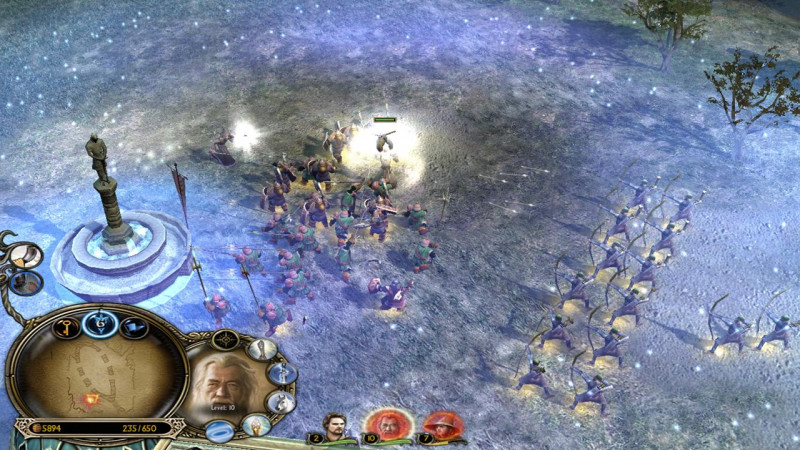Click the compass star button above portrait
The height and width of the screenshot is (450, 800).
pos(226,340)
